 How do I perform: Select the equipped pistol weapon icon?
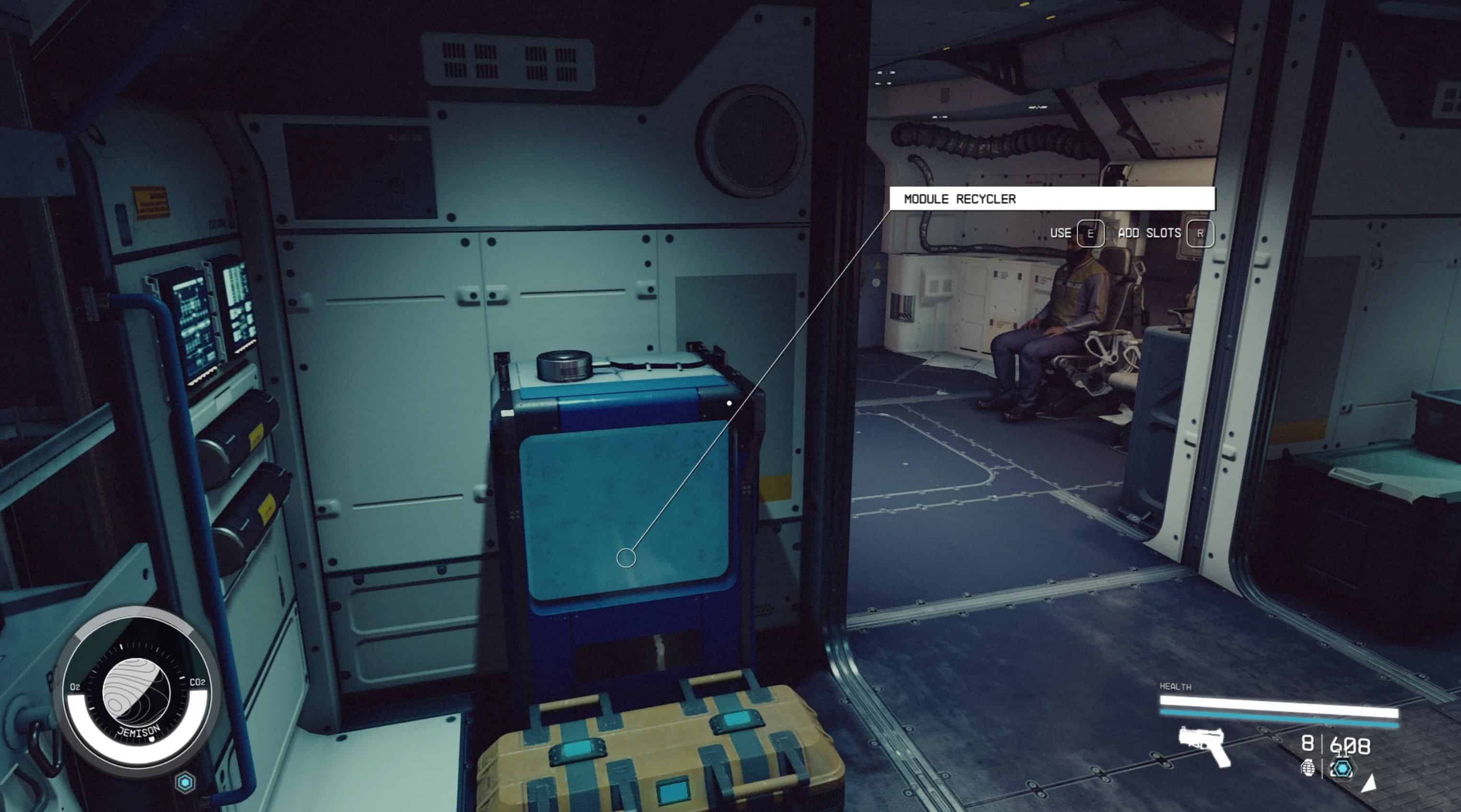(x=1204, y=745)
